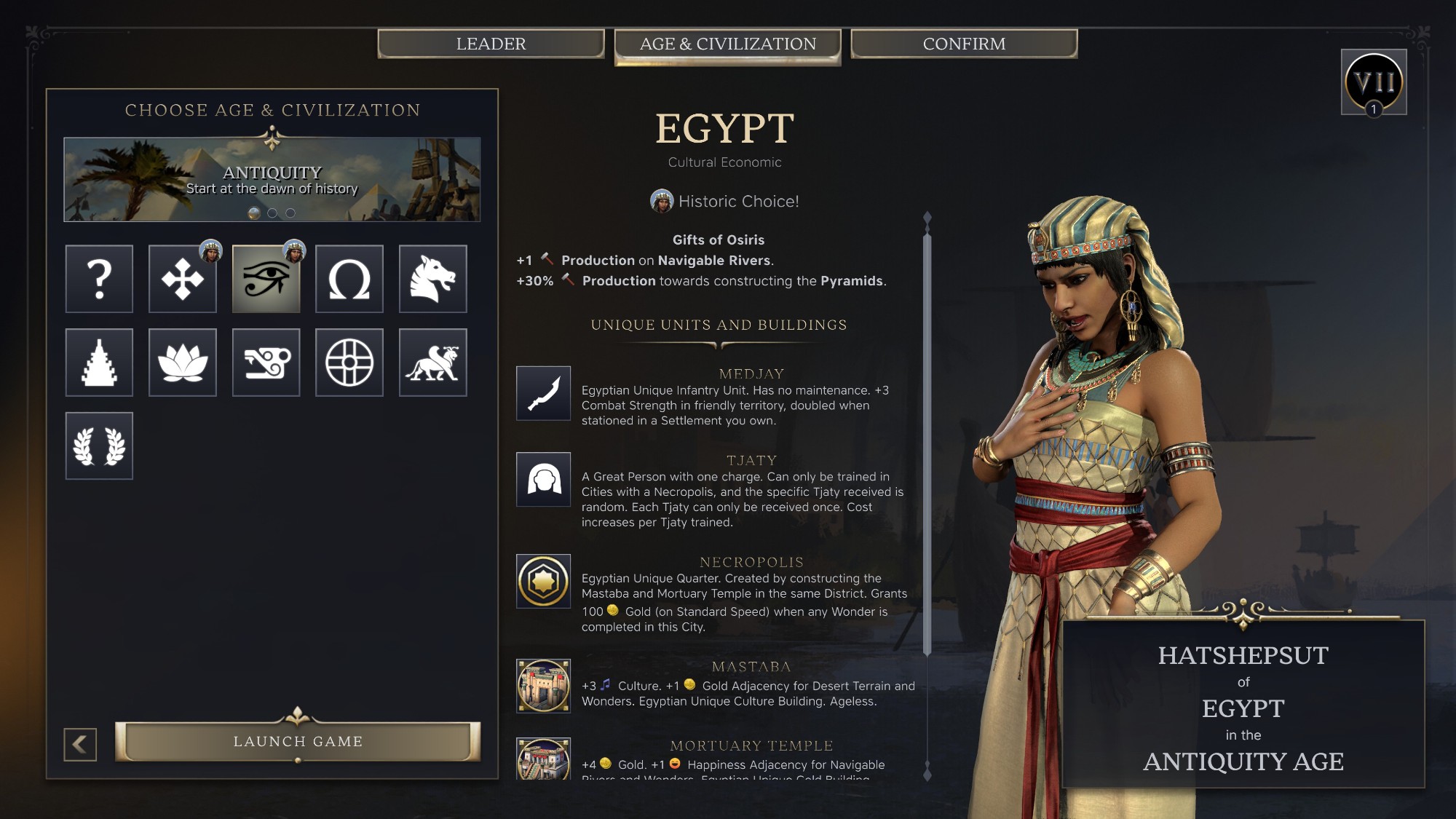Image resolution: width=1456 pixels, height=819 pixels.
Task: Choose the horse head civilization tile
Action: pos(432,279)
